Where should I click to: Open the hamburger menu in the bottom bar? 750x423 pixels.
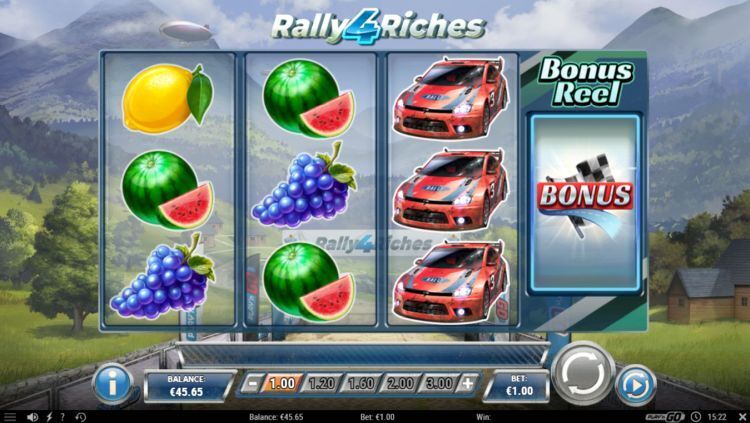[11, 416]
